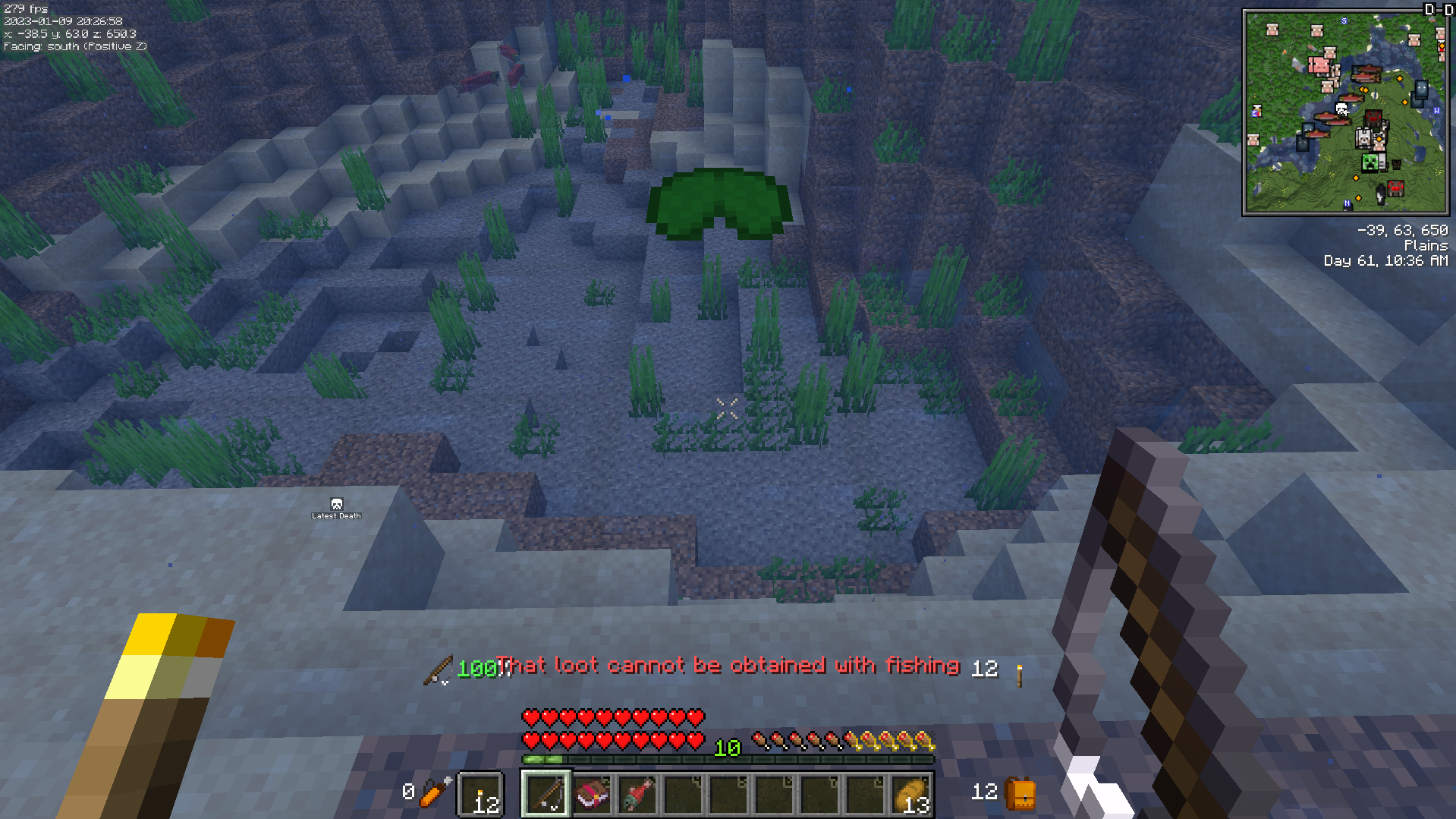Click the S cardinal marker on the minimap
1456x819 pixels.
pos(1344,20)
